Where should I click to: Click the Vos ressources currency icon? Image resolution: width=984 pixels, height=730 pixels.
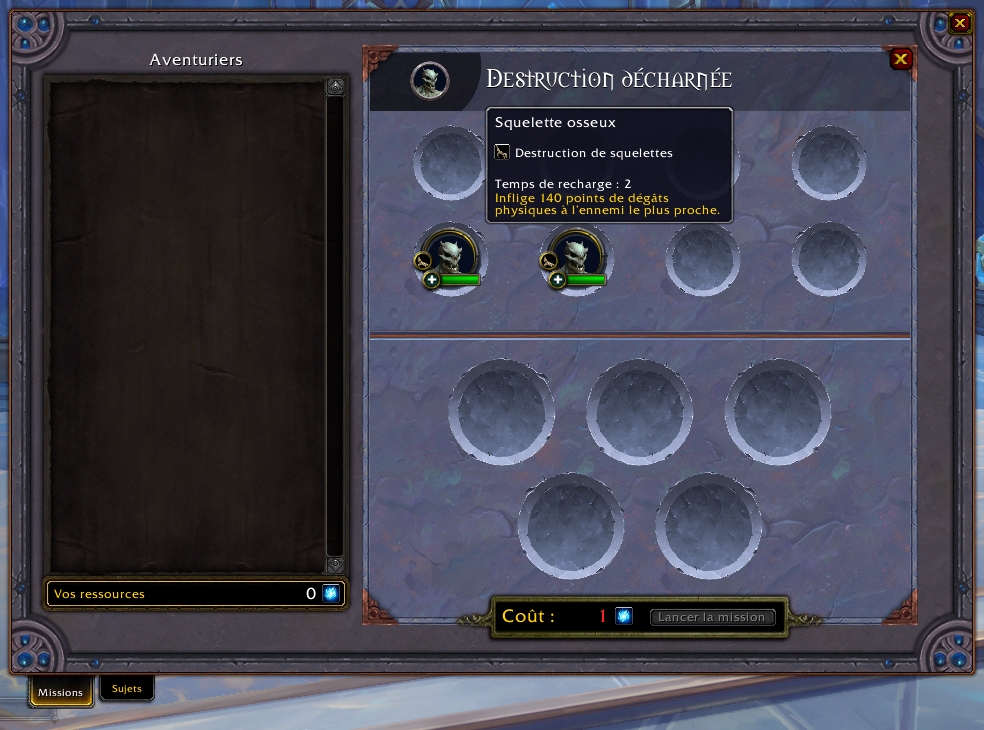pyautogui.click(x=331, y=594)
